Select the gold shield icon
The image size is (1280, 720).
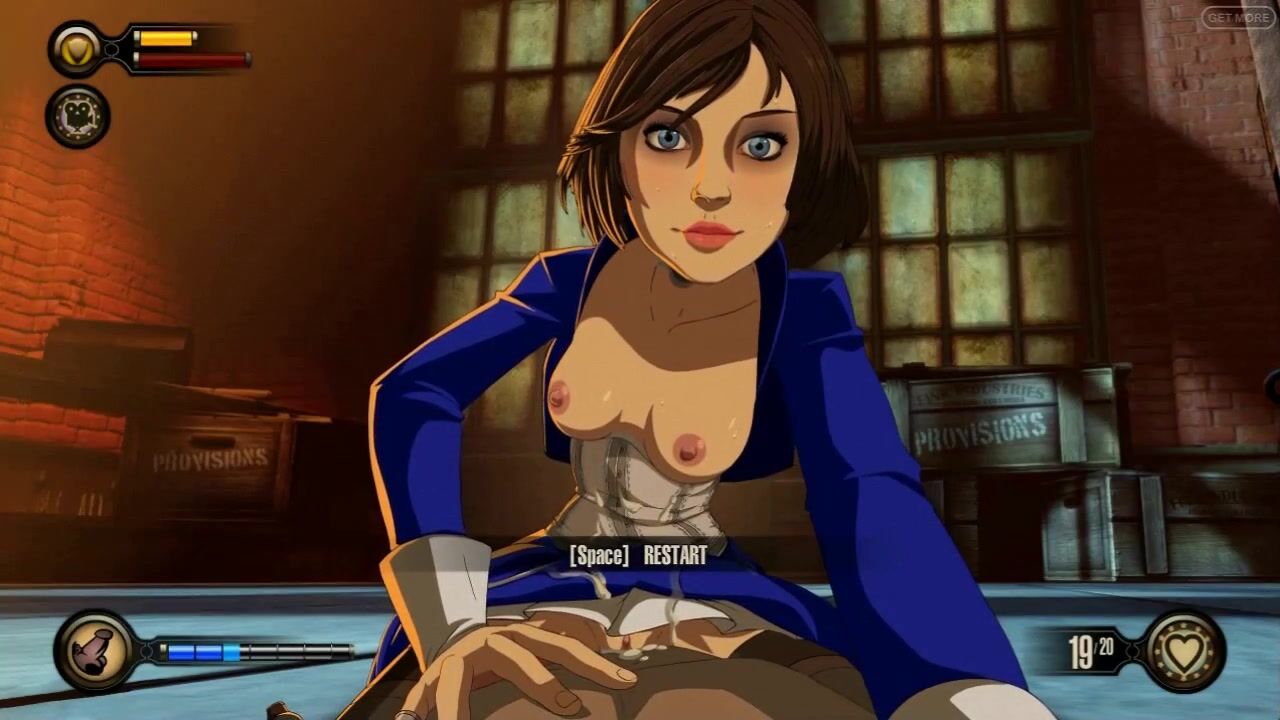[78, 49]
